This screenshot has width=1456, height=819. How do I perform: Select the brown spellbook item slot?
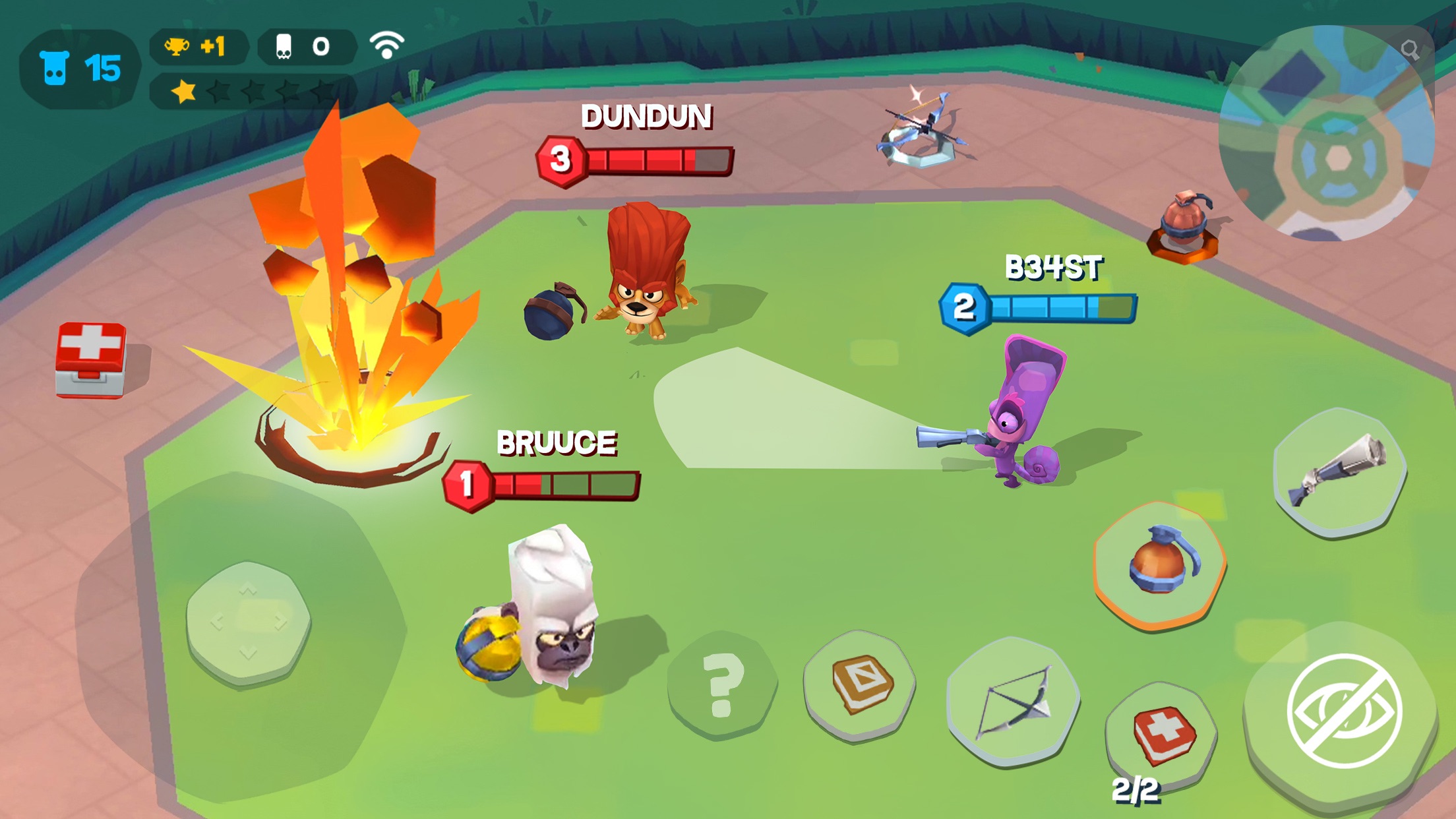point(859,686)
